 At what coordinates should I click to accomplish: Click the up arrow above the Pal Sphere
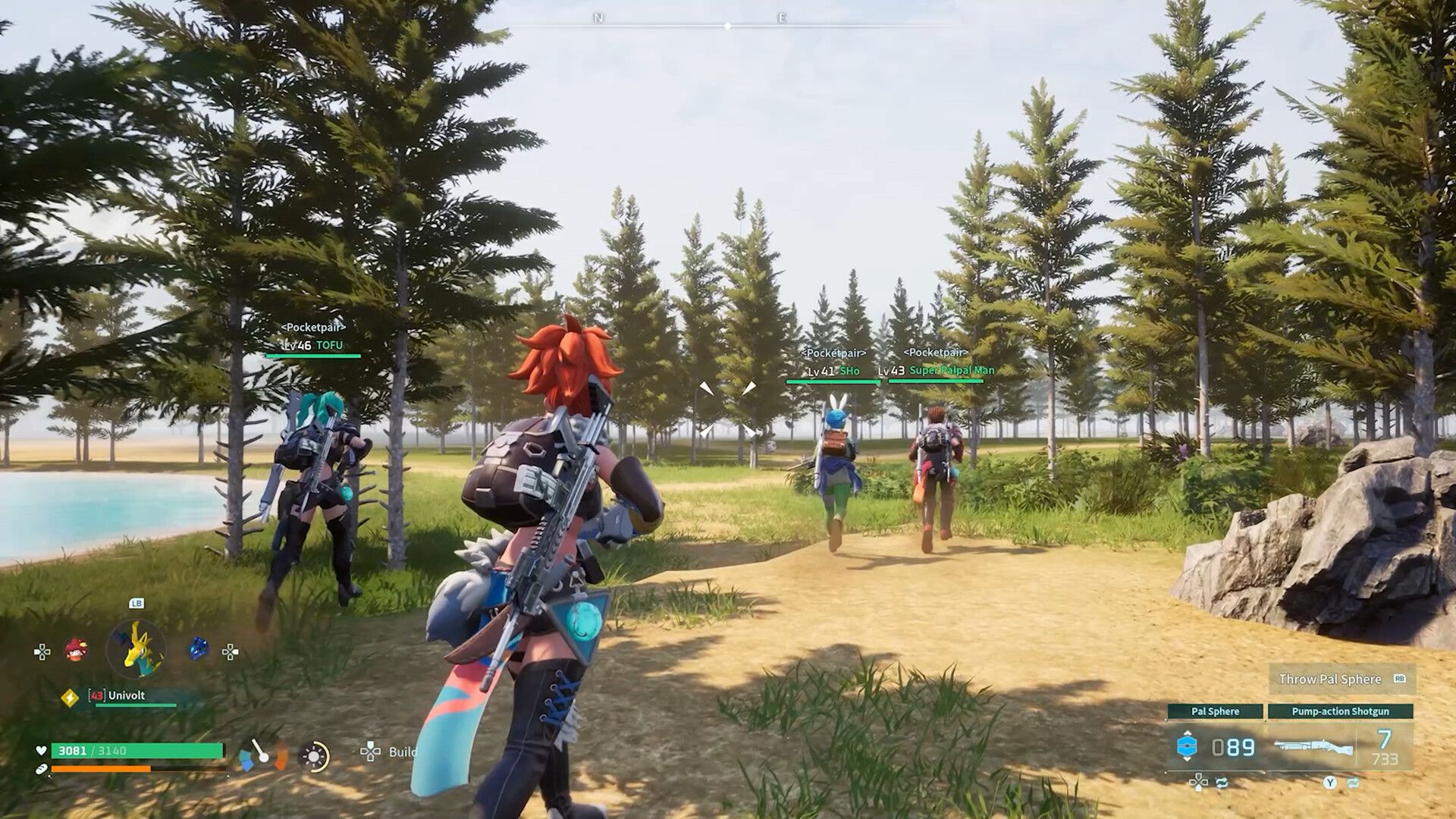pos(1187,733)
